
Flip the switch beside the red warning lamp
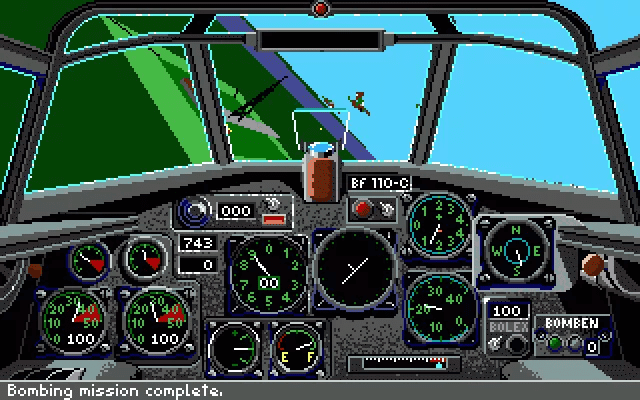pos(385,210)
